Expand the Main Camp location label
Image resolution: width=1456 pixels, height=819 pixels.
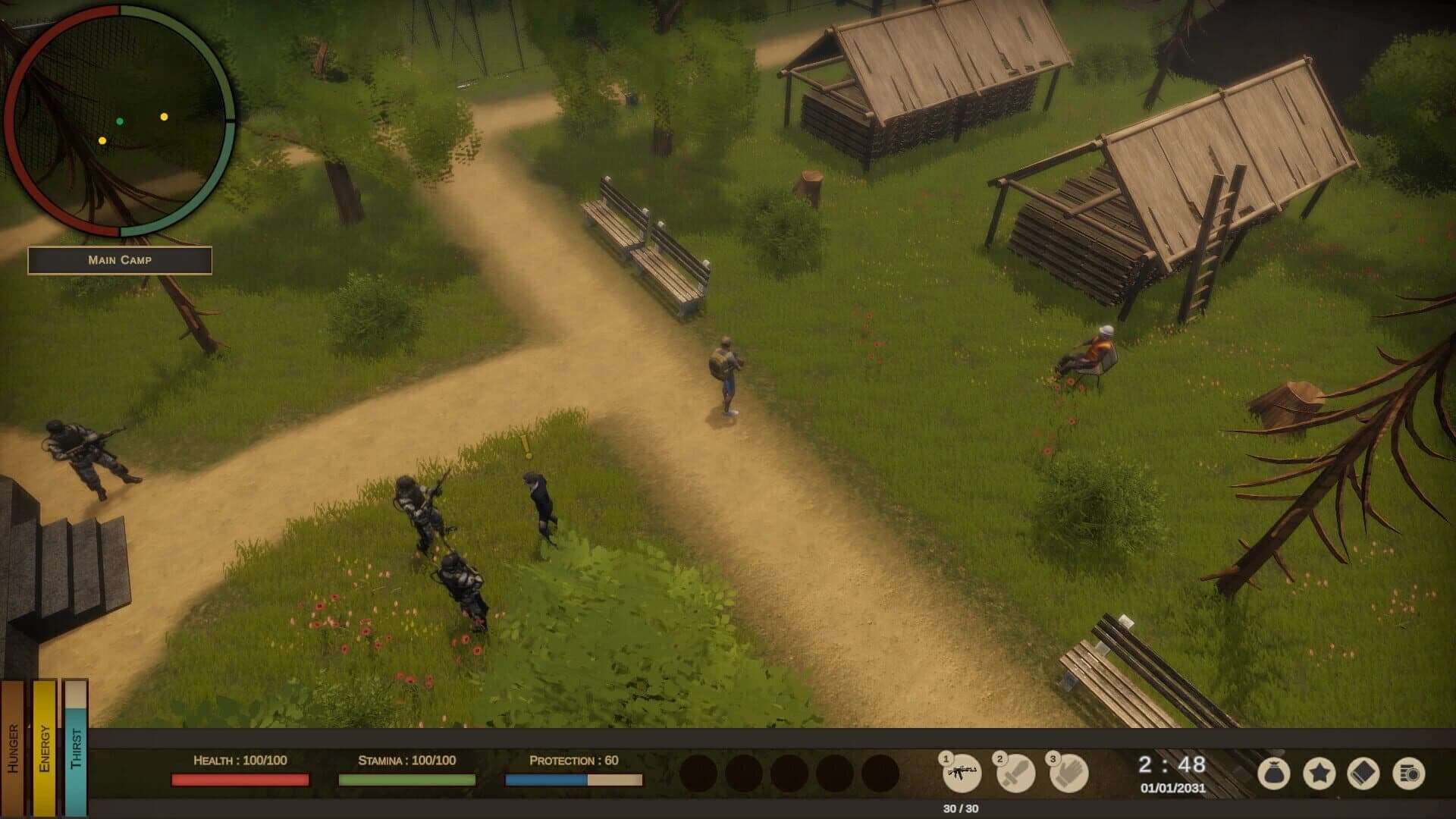[119, 261]
